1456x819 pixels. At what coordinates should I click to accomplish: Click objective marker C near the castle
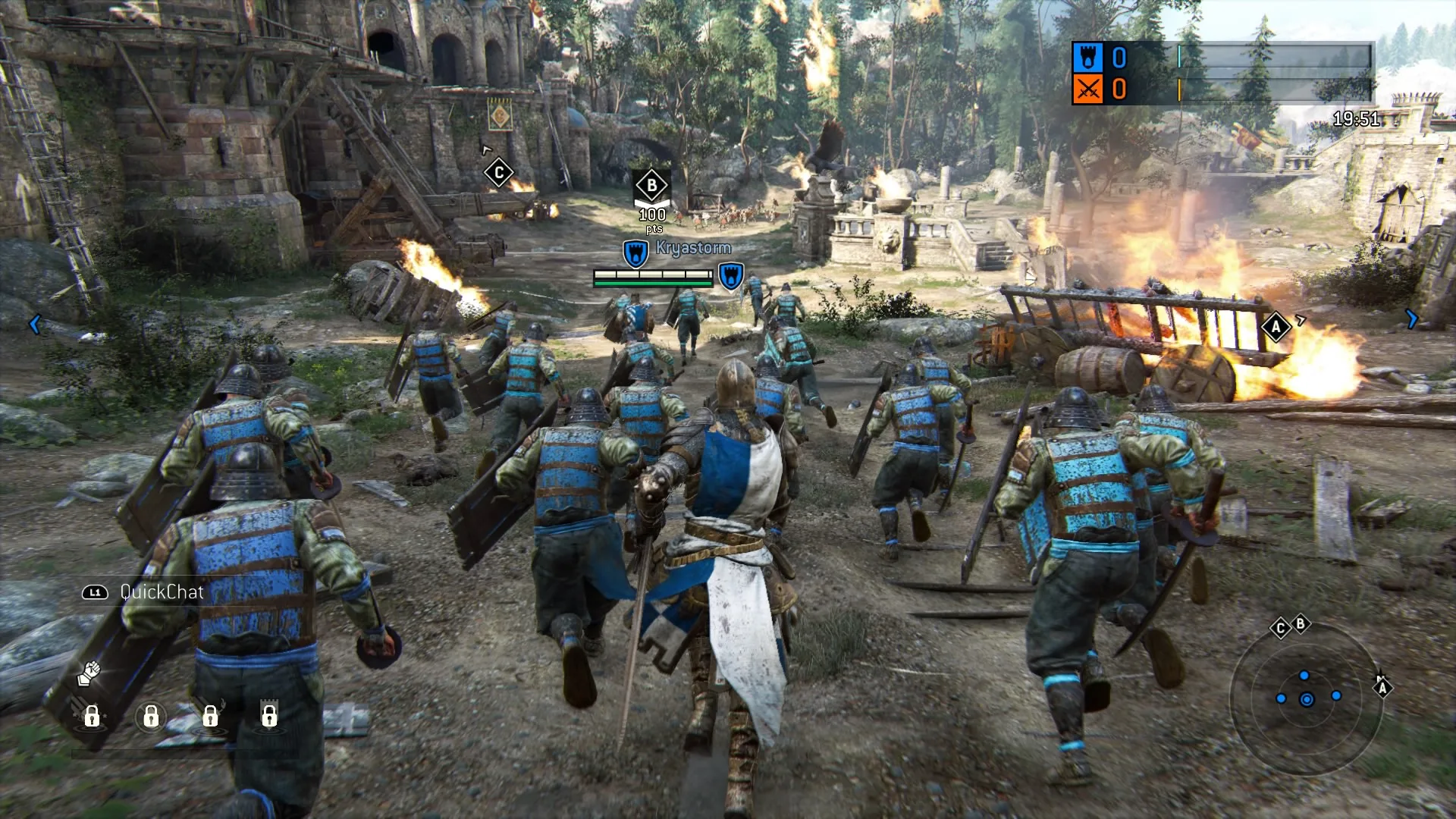(x=500, y=172)
